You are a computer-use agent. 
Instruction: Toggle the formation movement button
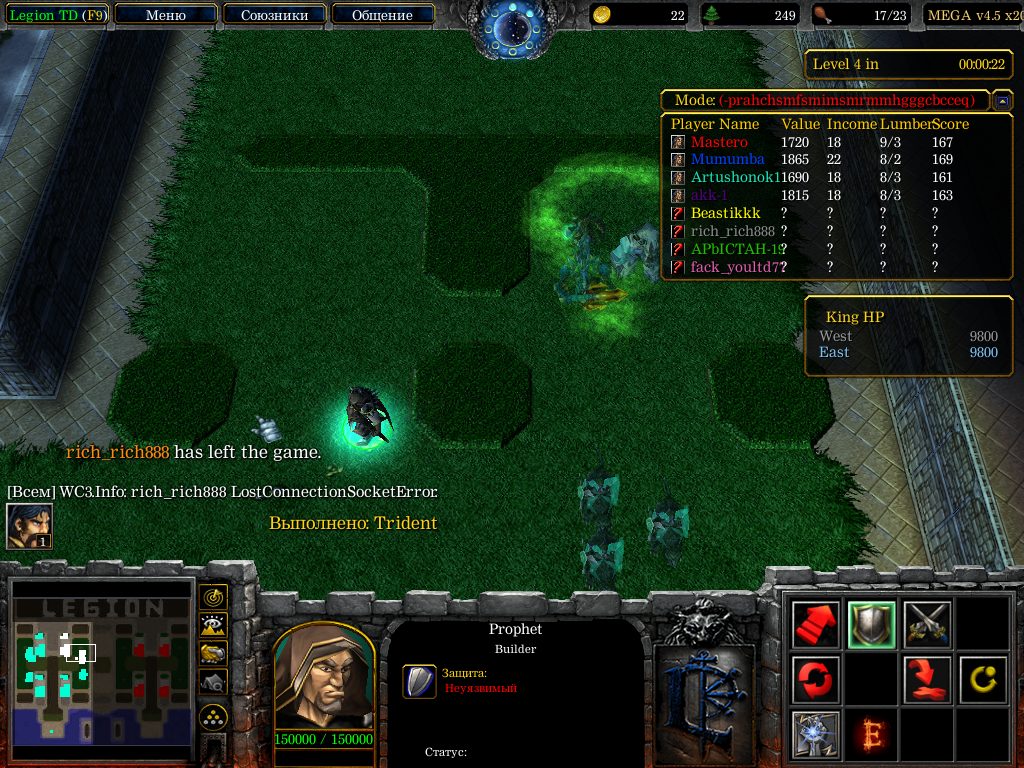click(x=213, y=717)
